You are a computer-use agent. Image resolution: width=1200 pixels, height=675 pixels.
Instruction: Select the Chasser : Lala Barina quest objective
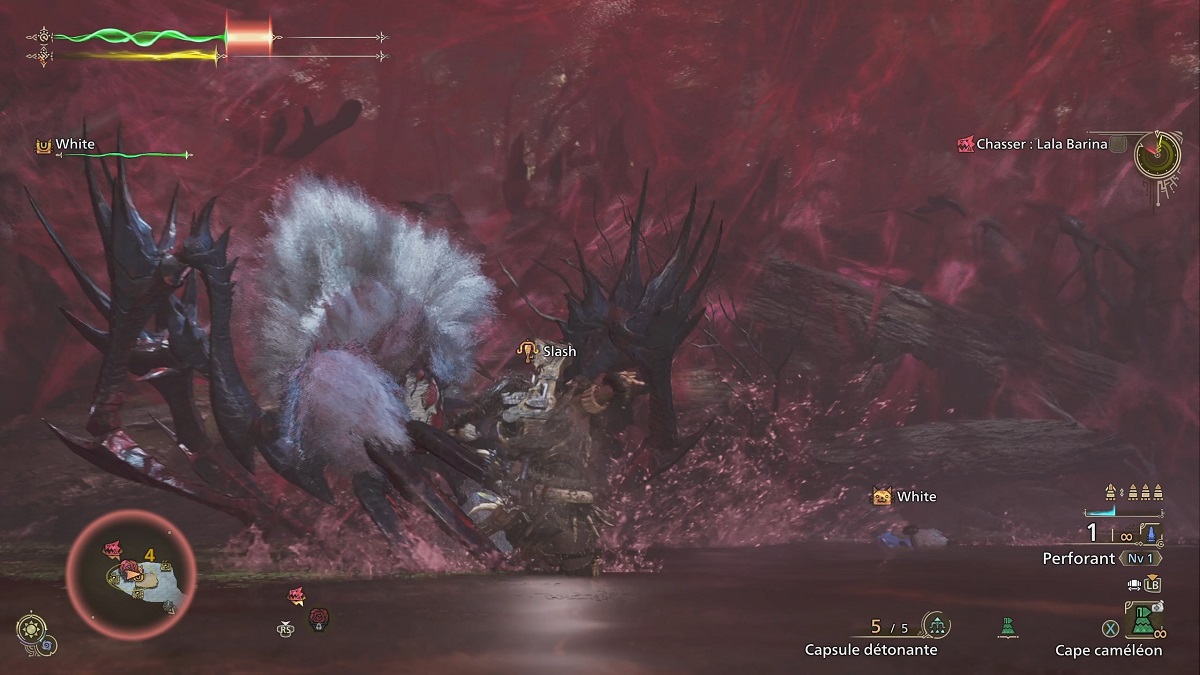tap(1042, 144)
